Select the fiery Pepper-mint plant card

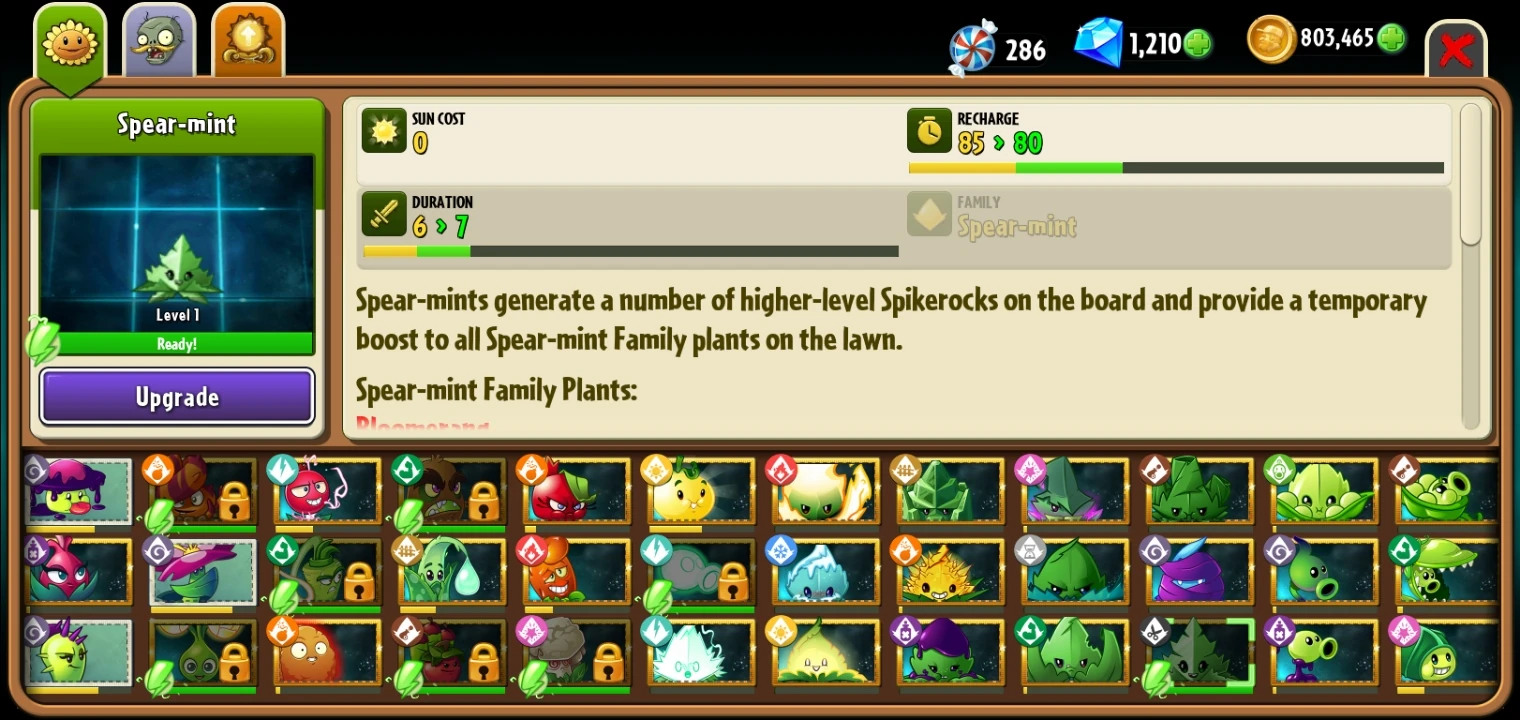[x=824, y=490]
